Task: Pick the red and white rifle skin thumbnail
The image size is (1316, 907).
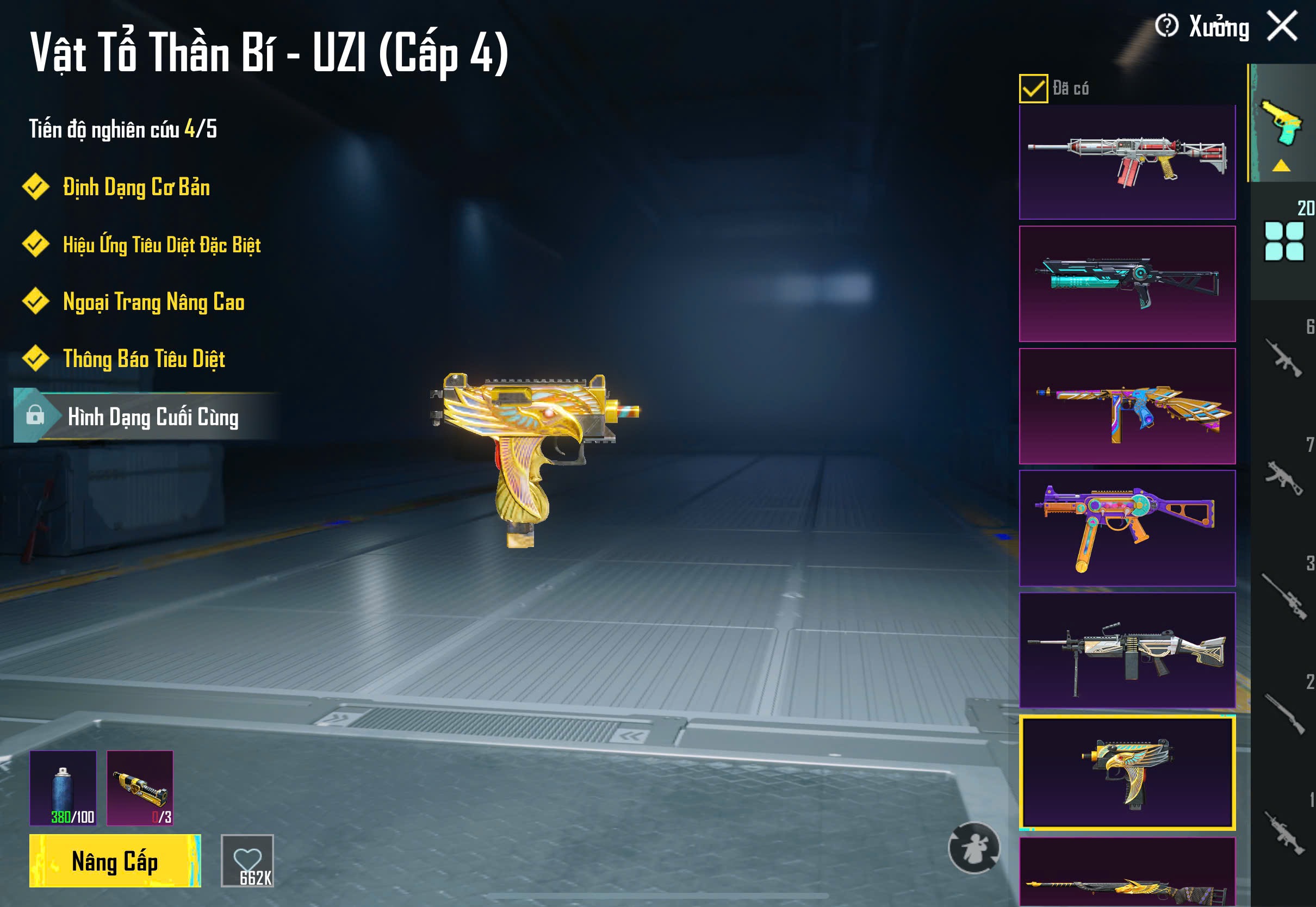Action: pos(1127,163)
